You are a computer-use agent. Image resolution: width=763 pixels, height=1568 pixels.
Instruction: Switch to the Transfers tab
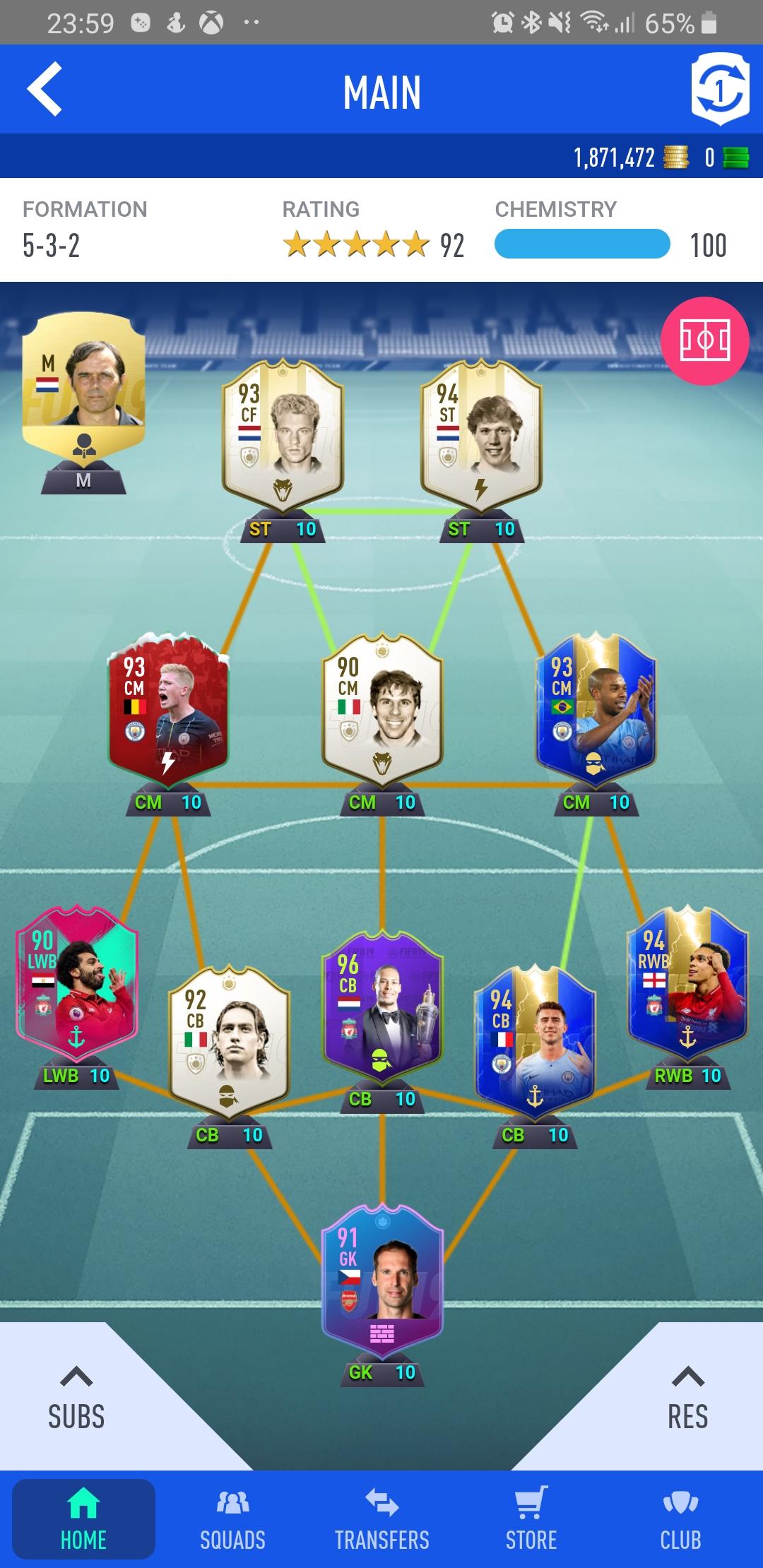382,1517
